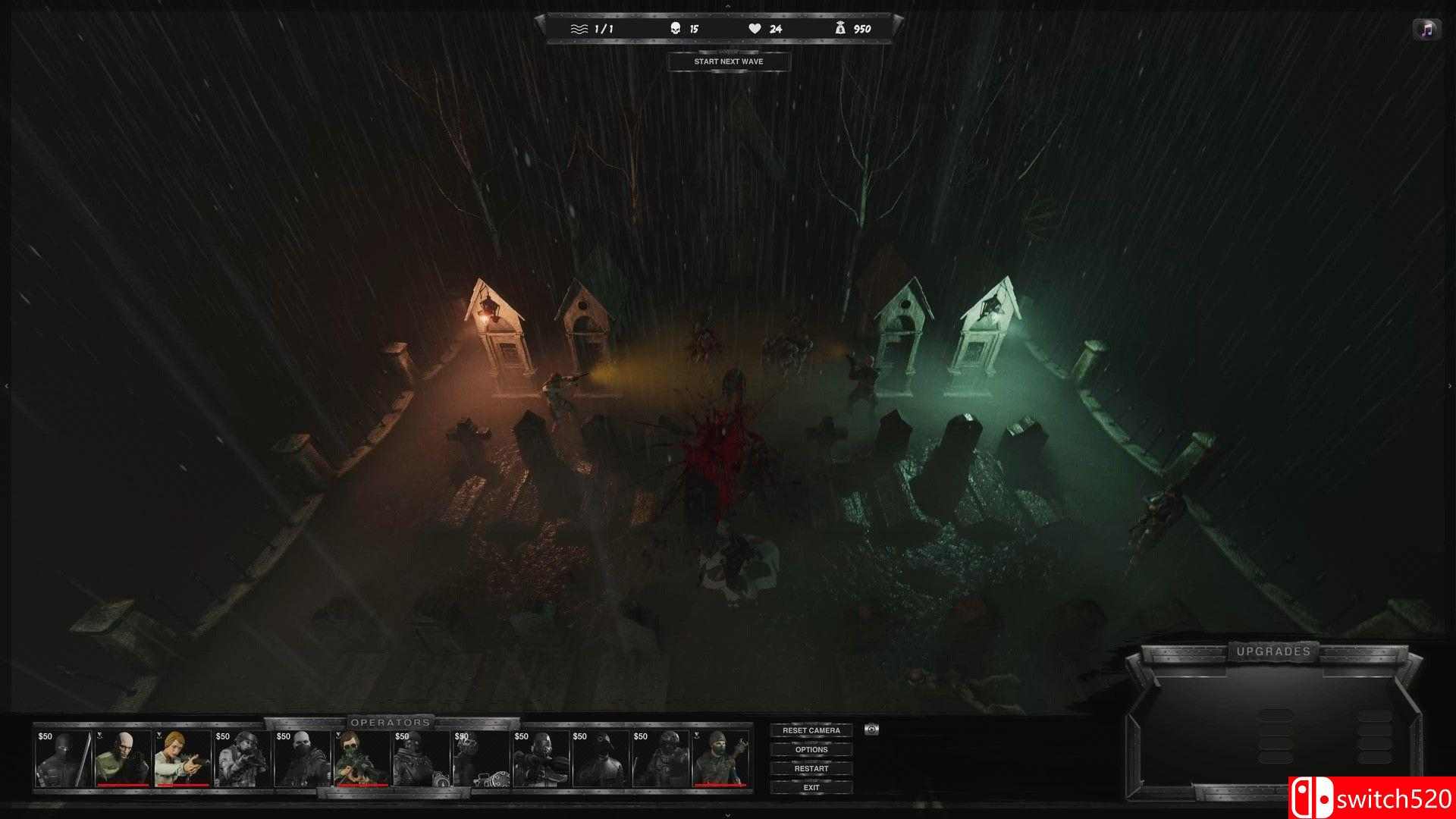Expand the right edge chevron arrow

[1448, 385]
